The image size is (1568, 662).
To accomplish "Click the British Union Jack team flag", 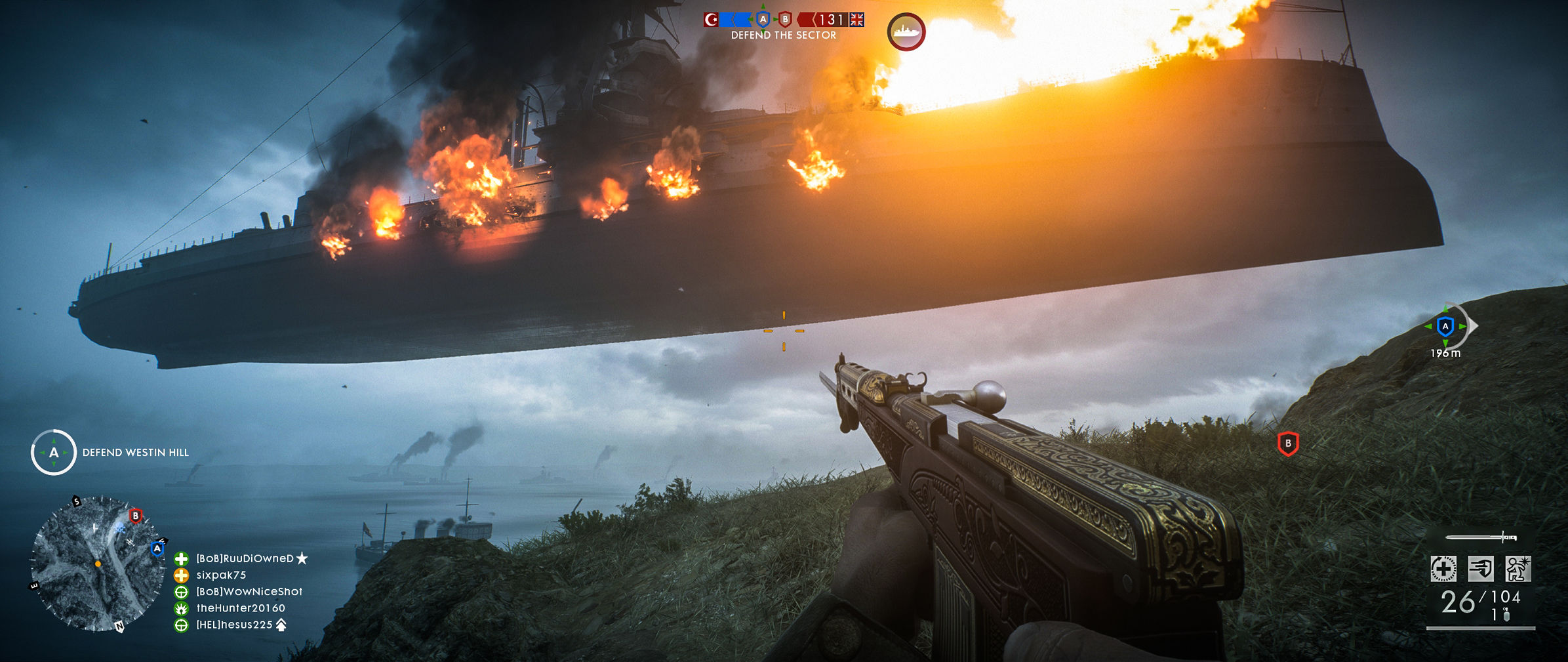I will pyautogui.click(x=856, y=20).
